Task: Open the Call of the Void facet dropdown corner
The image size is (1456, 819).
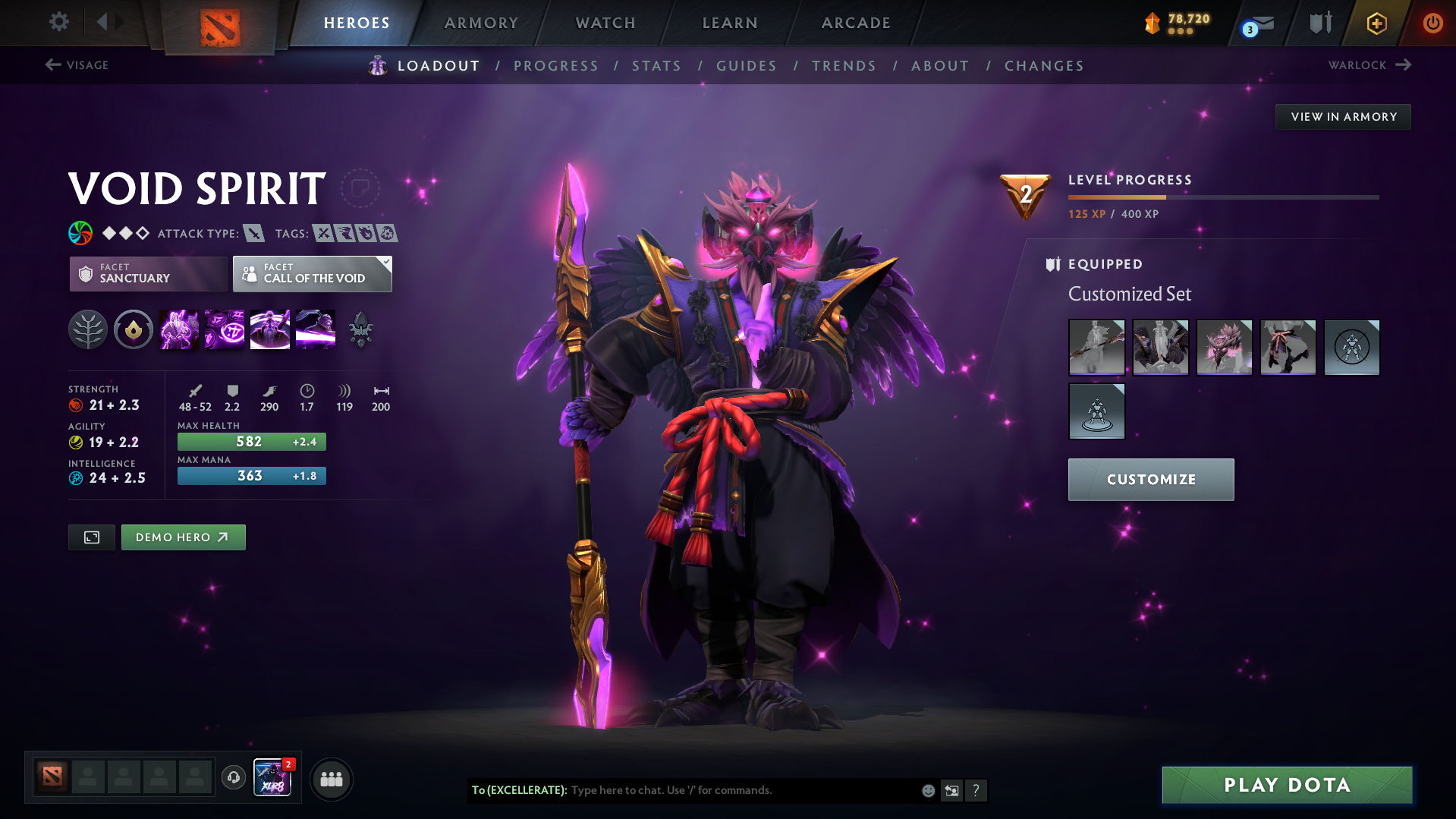Action: coord(386,263)
